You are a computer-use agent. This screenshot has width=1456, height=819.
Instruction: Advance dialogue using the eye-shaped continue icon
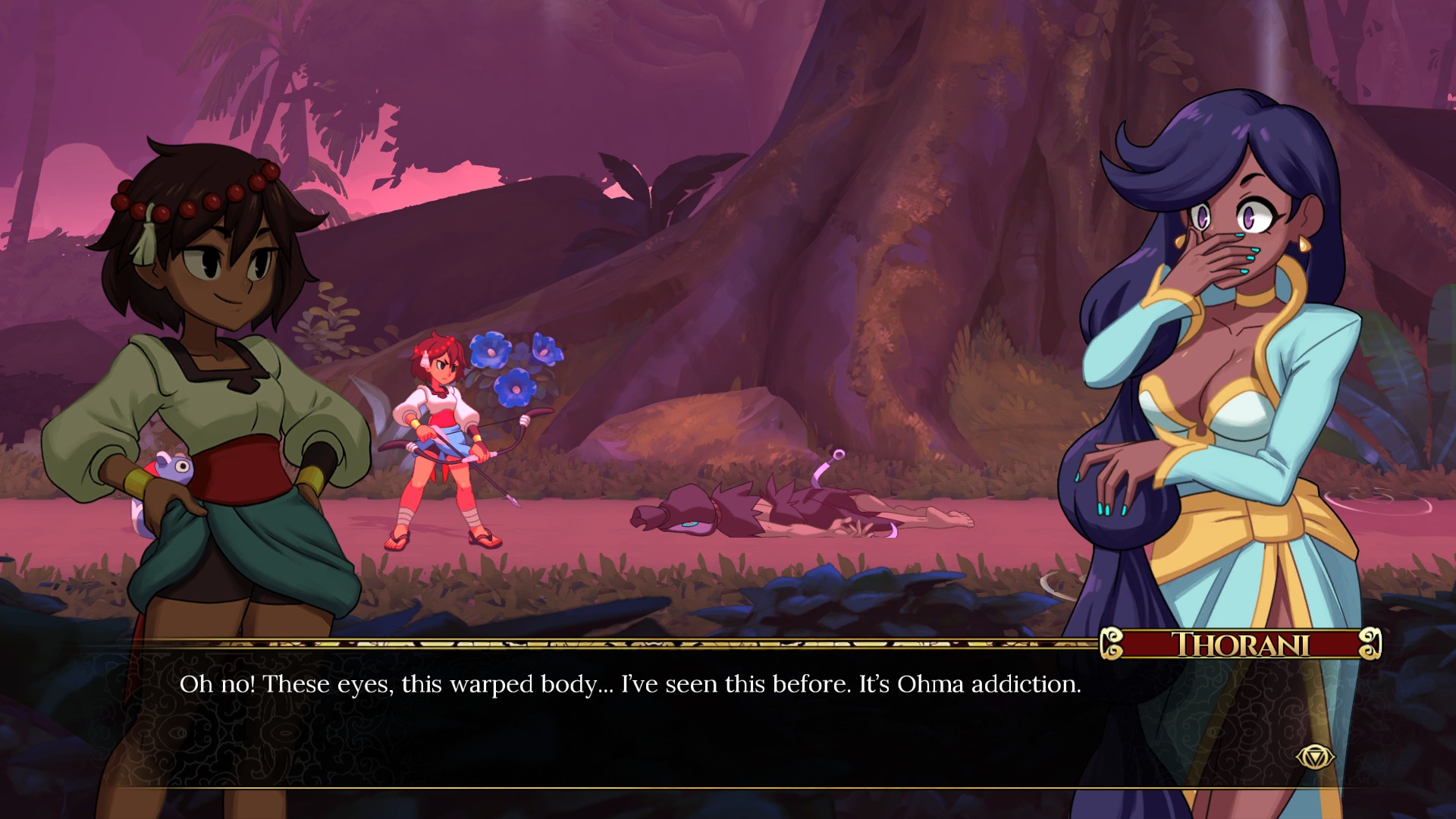point(1314,756)
